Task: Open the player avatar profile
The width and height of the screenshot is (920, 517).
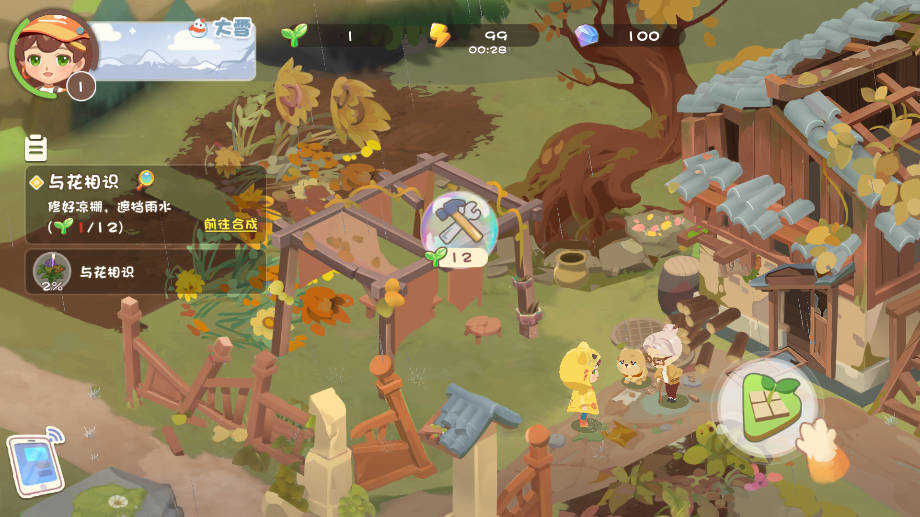Action: tap(53, 48)
